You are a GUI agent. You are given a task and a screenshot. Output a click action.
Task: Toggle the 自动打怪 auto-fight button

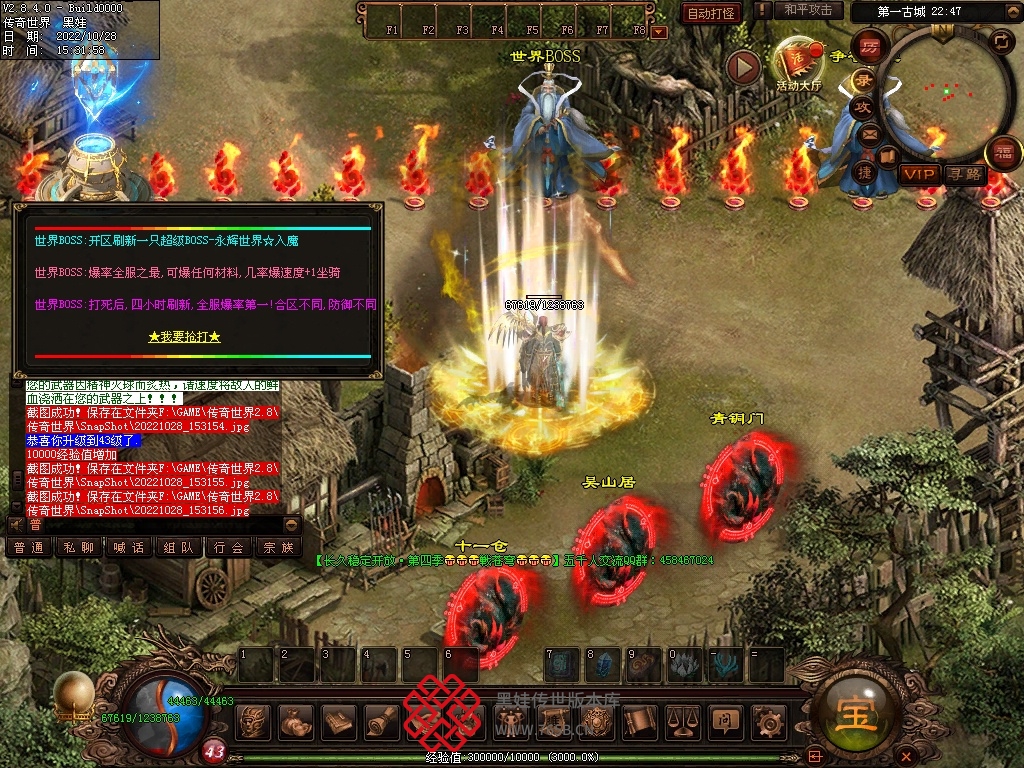pyautogui.click(x=711, y=13)
